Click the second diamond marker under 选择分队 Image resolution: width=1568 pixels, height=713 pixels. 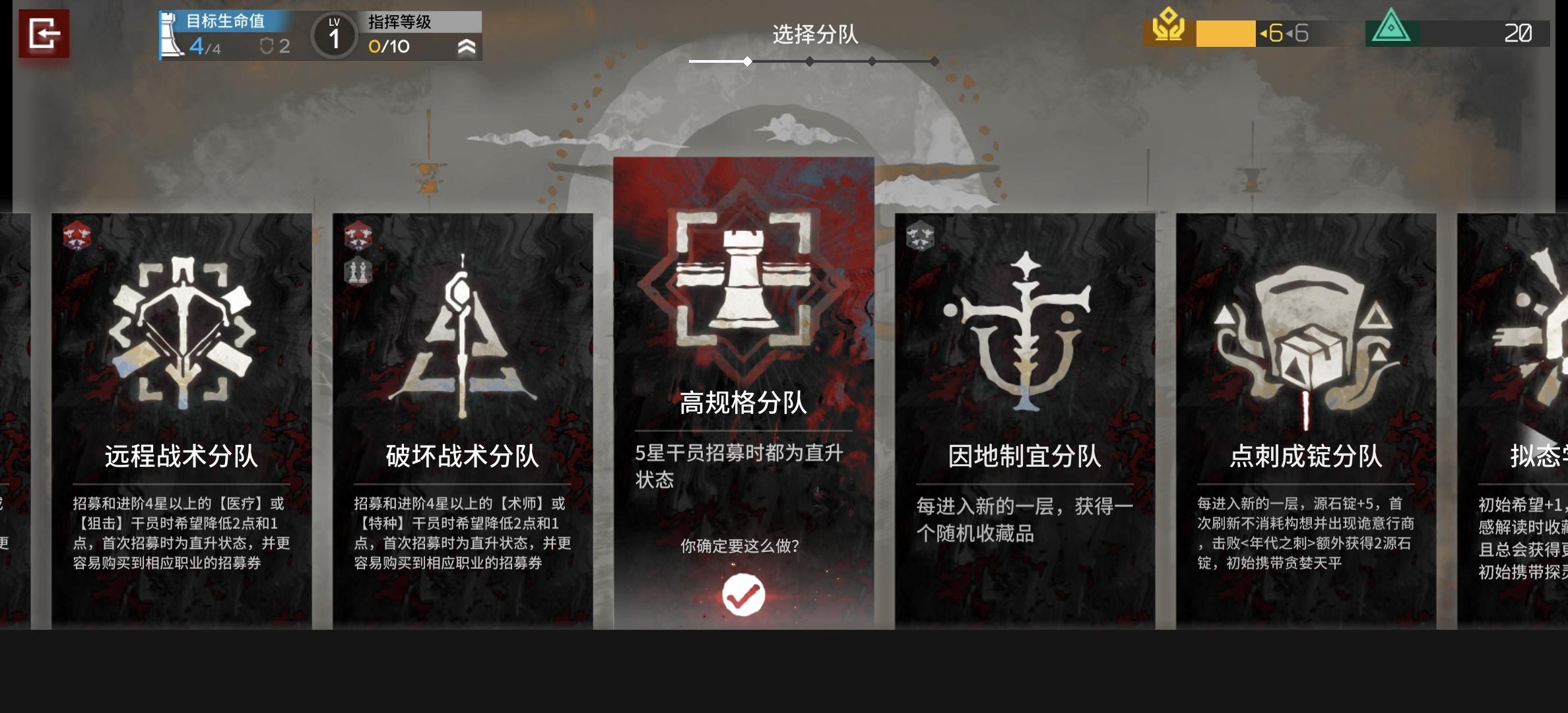coord(808,61)
